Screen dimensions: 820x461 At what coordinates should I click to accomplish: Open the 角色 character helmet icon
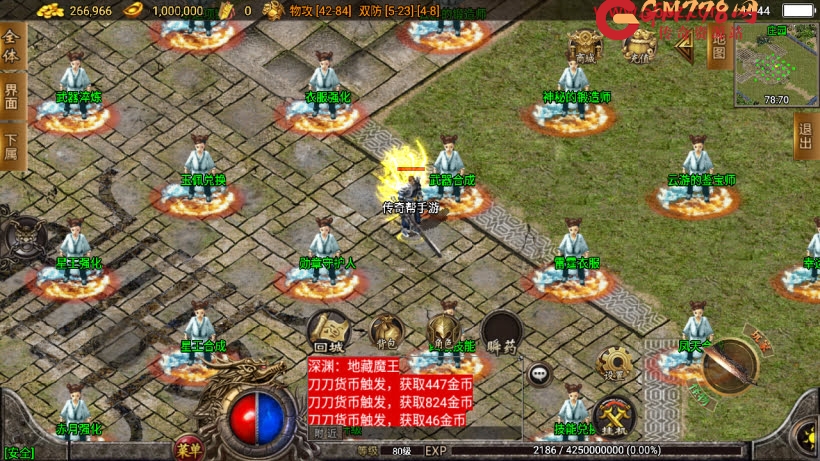pyautogui.click(x=442, y=331)
